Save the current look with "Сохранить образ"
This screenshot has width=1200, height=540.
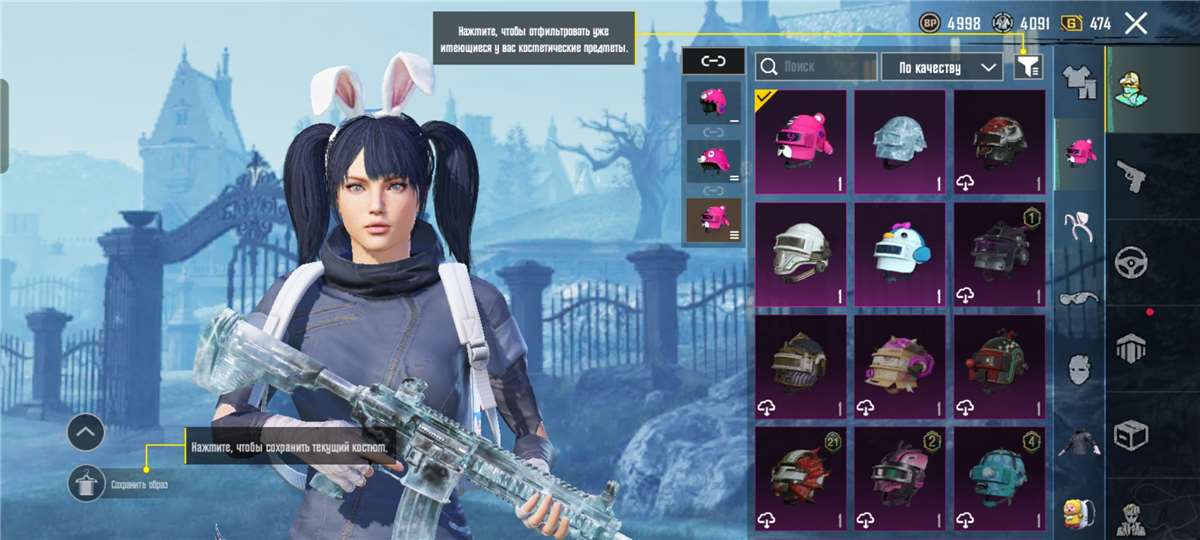pyautogui.click(x=88, y=485)
